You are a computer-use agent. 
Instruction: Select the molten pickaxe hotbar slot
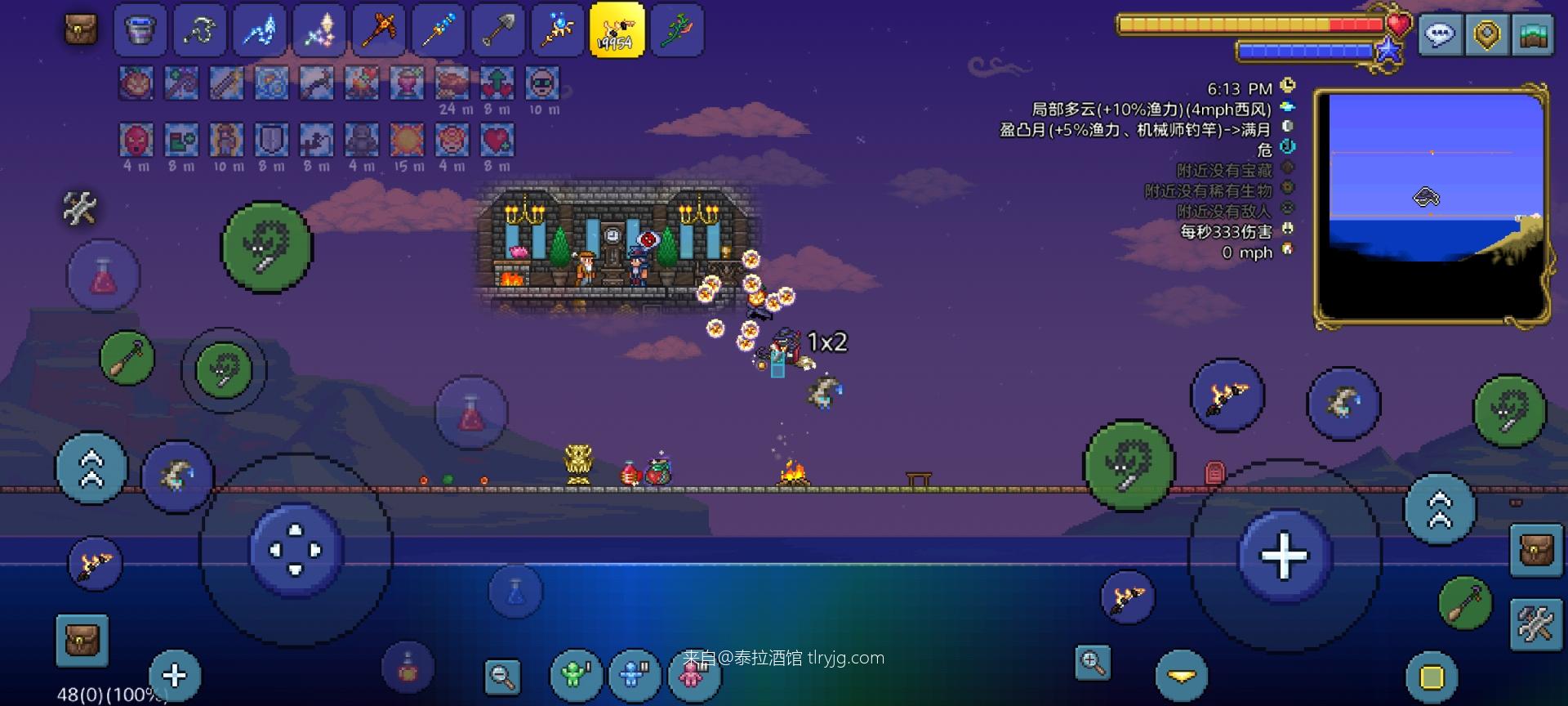378,30
